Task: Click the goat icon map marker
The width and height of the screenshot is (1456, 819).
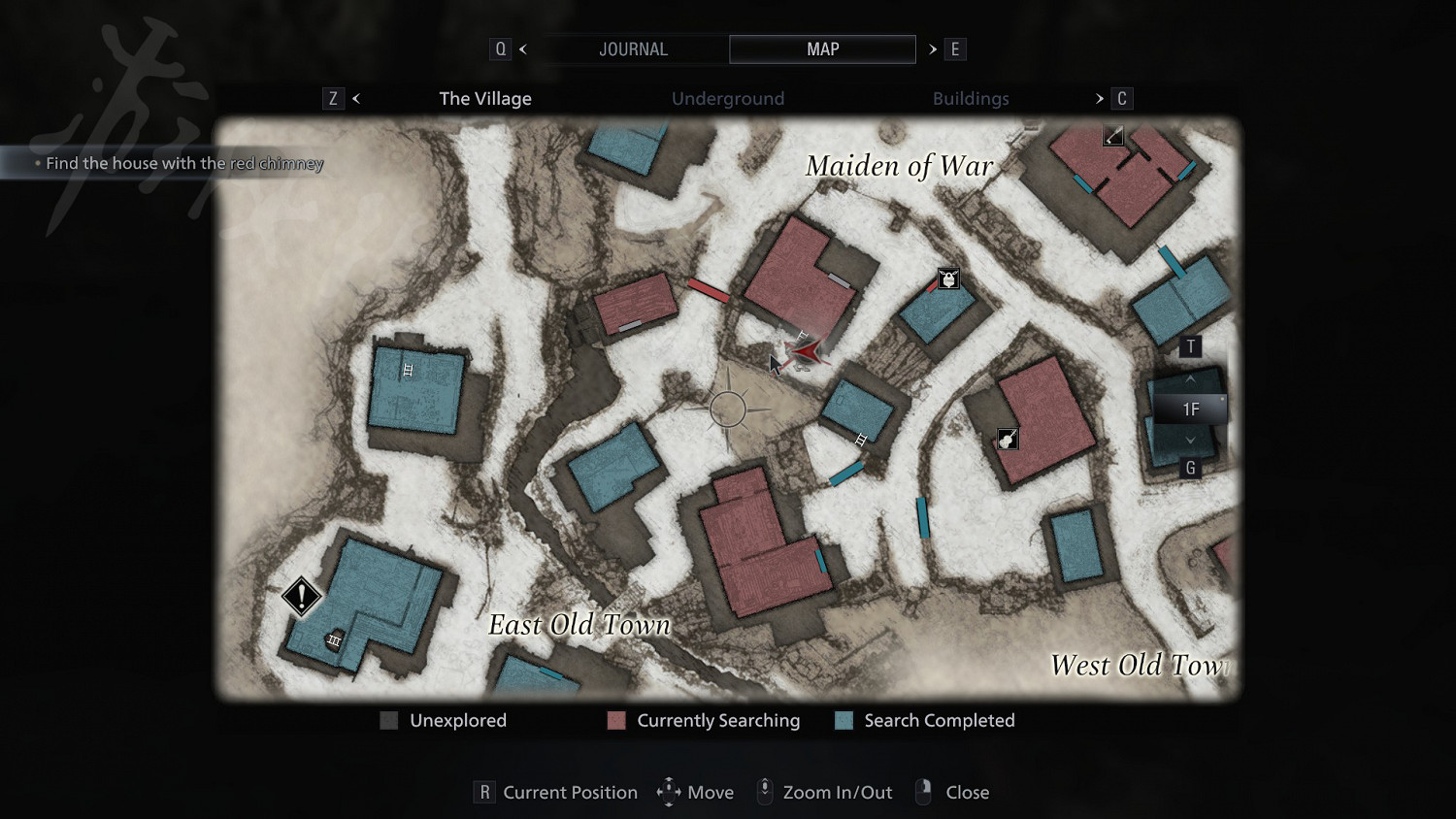Action: click(x=948, y=279)
